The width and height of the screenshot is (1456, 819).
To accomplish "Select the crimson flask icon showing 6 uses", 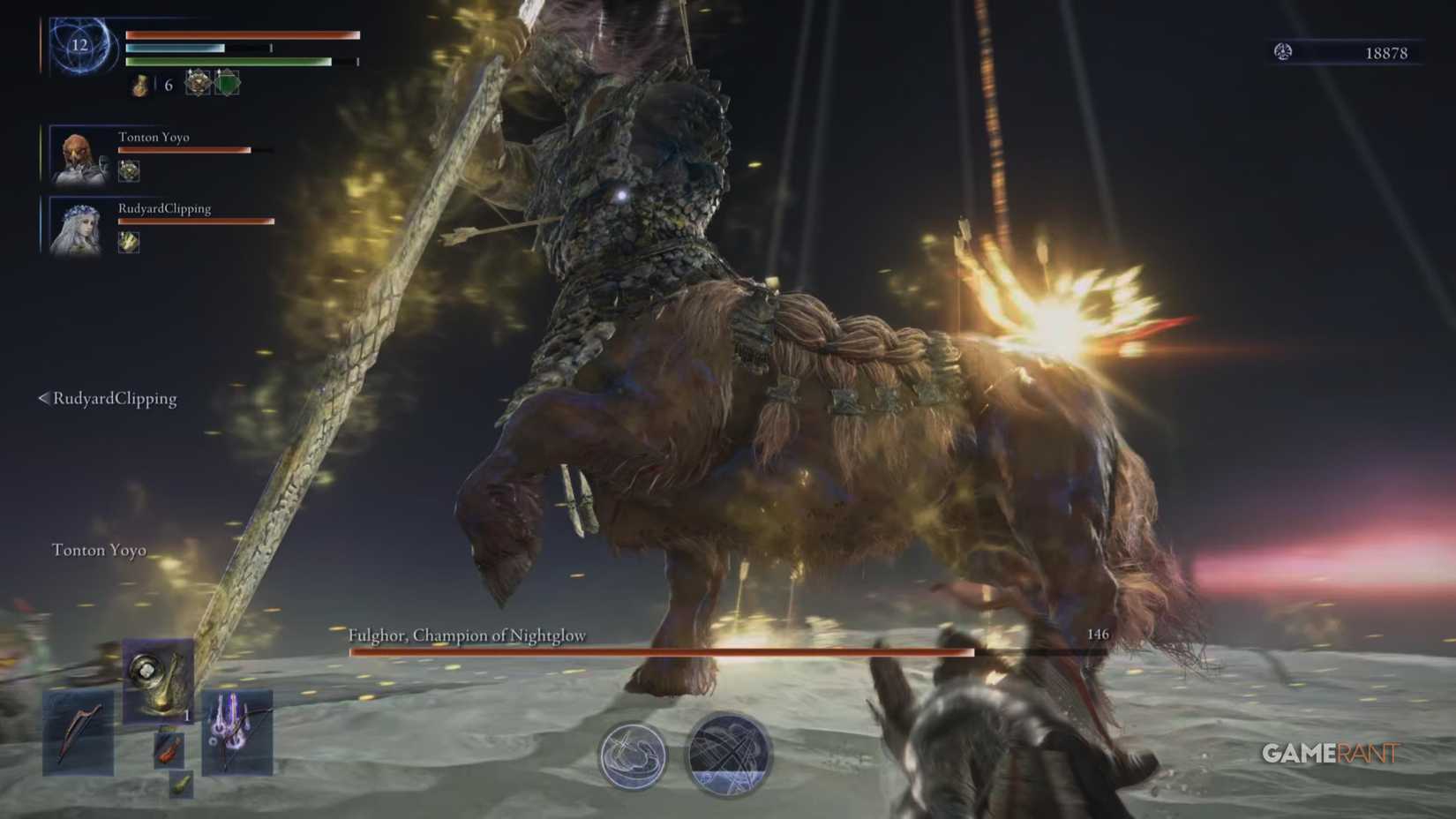I will [139, 86].
